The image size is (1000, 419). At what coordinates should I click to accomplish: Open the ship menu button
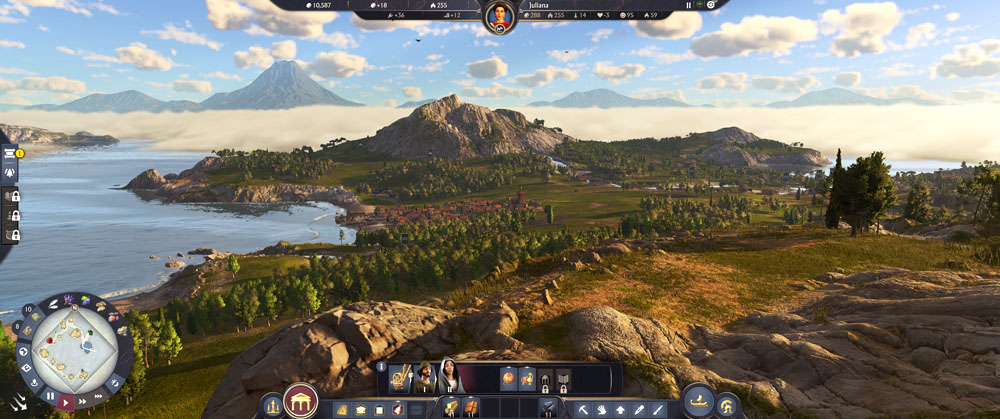(697, 402)
